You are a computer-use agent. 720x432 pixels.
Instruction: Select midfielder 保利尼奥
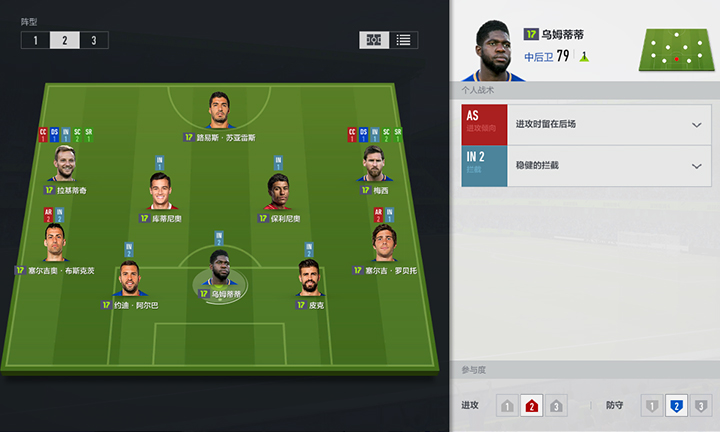tap(278, 192)
